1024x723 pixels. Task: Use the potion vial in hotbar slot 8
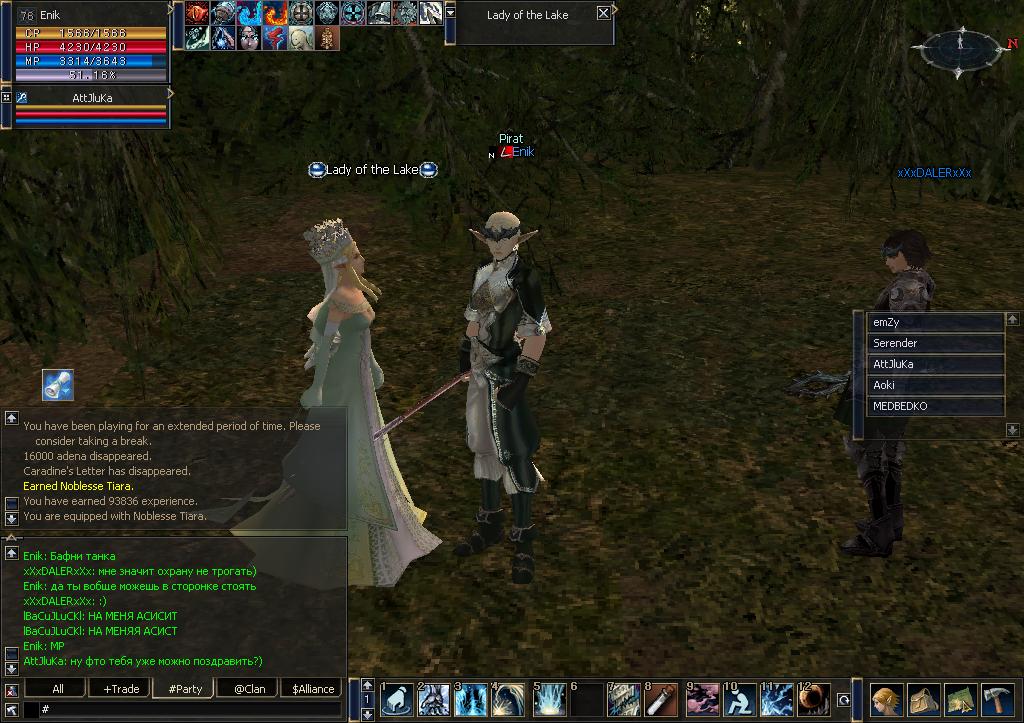661,700
